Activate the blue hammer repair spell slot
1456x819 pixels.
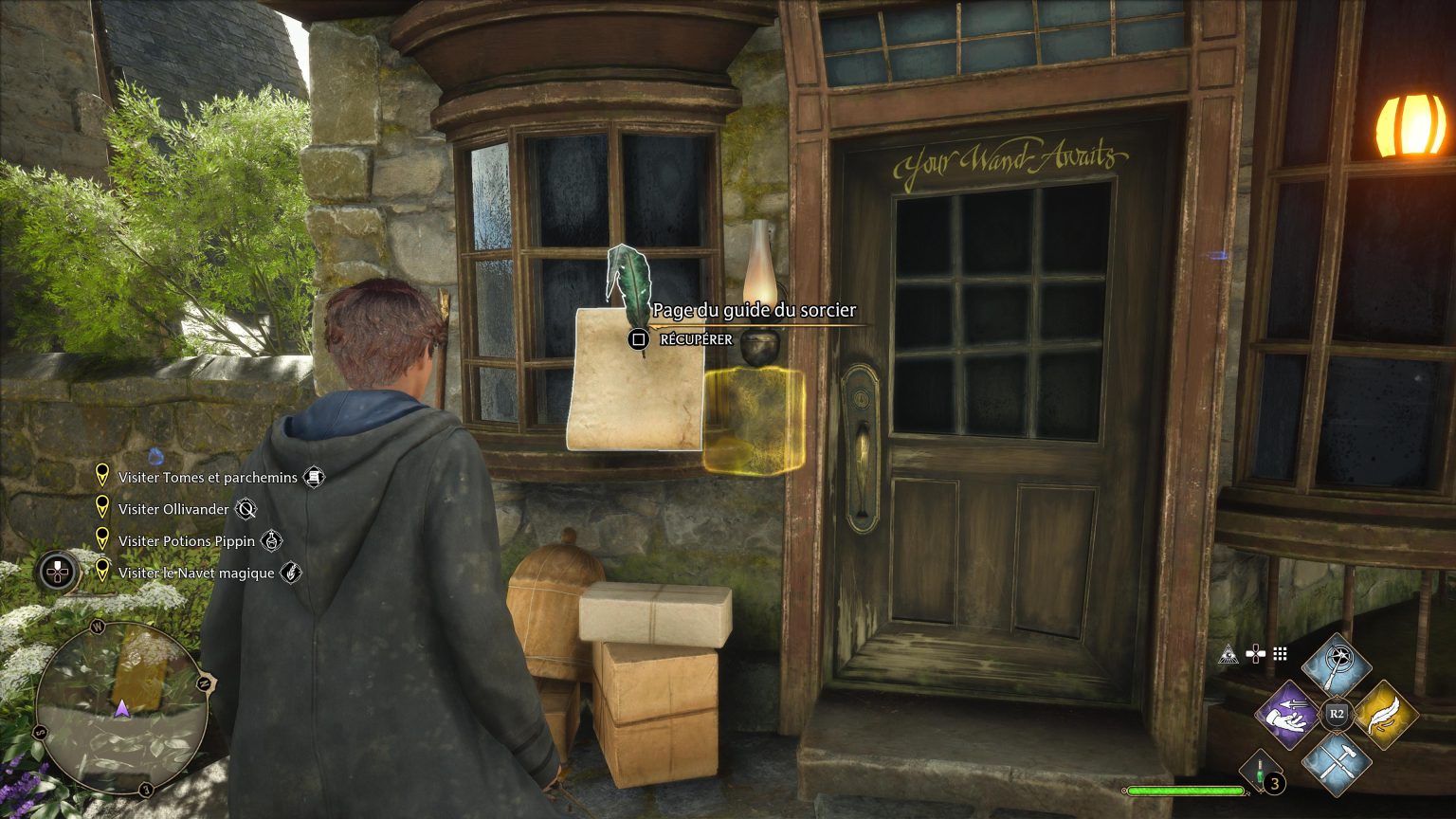point(1337,760)
